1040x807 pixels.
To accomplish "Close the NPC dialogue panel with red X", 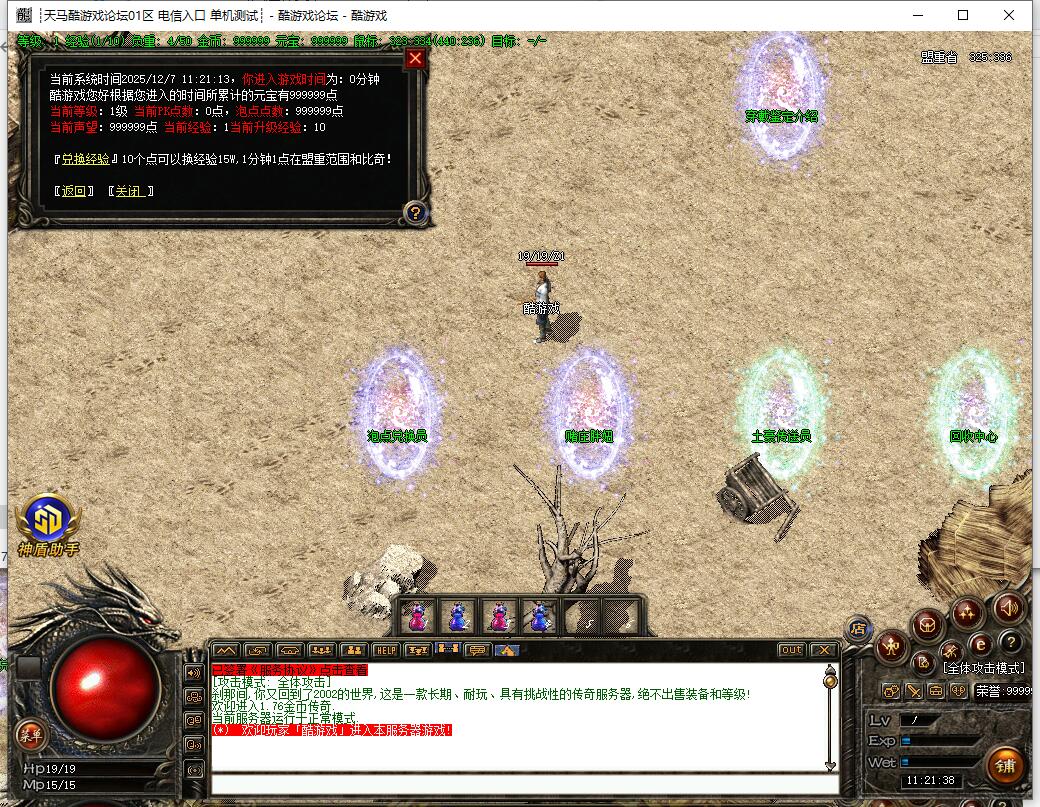I will pyautogui.click(x=416, y=58).
